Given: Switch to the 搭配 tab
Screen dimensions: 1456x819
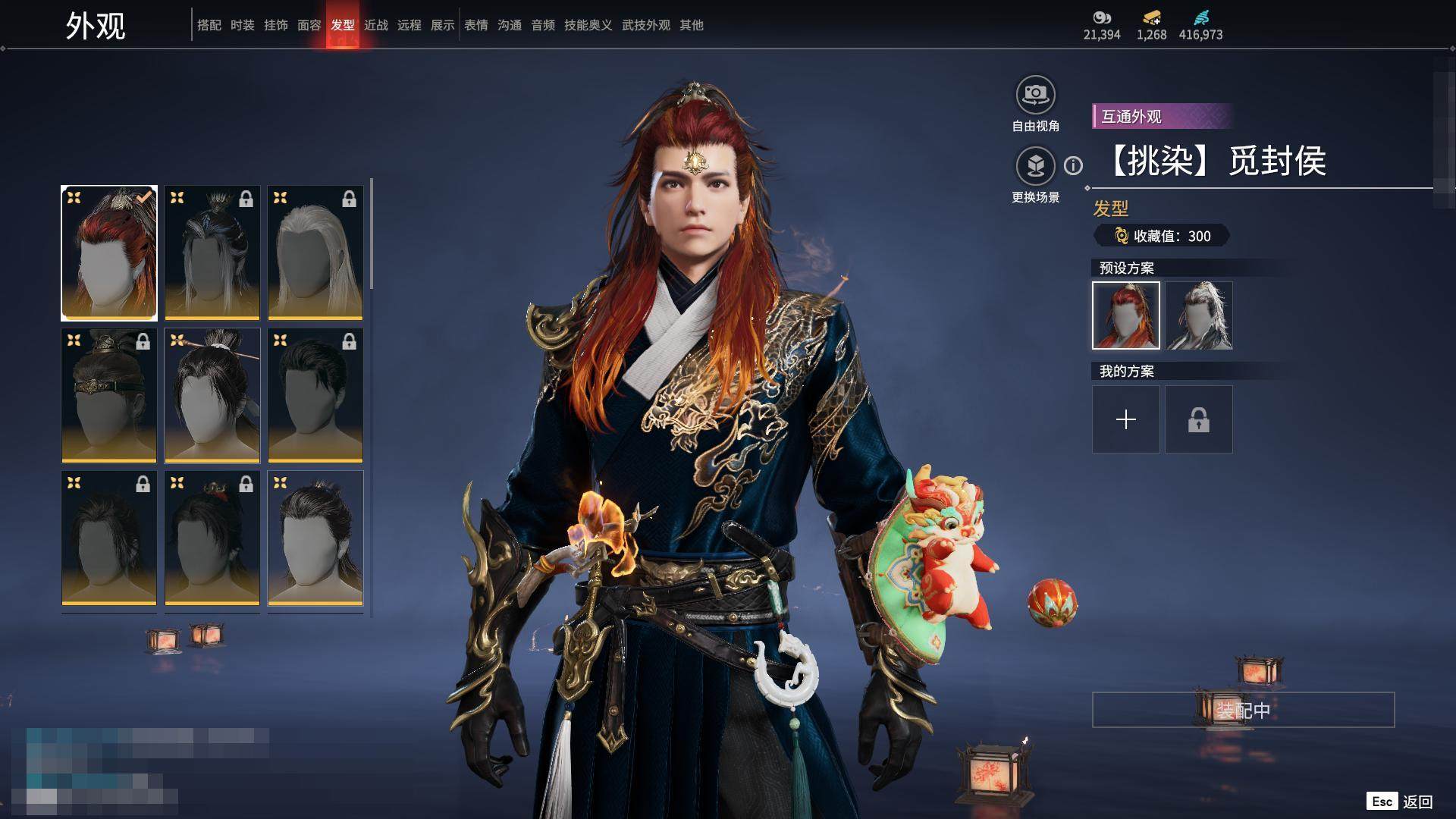Looking at the screenshot, I should pos(209,25).
